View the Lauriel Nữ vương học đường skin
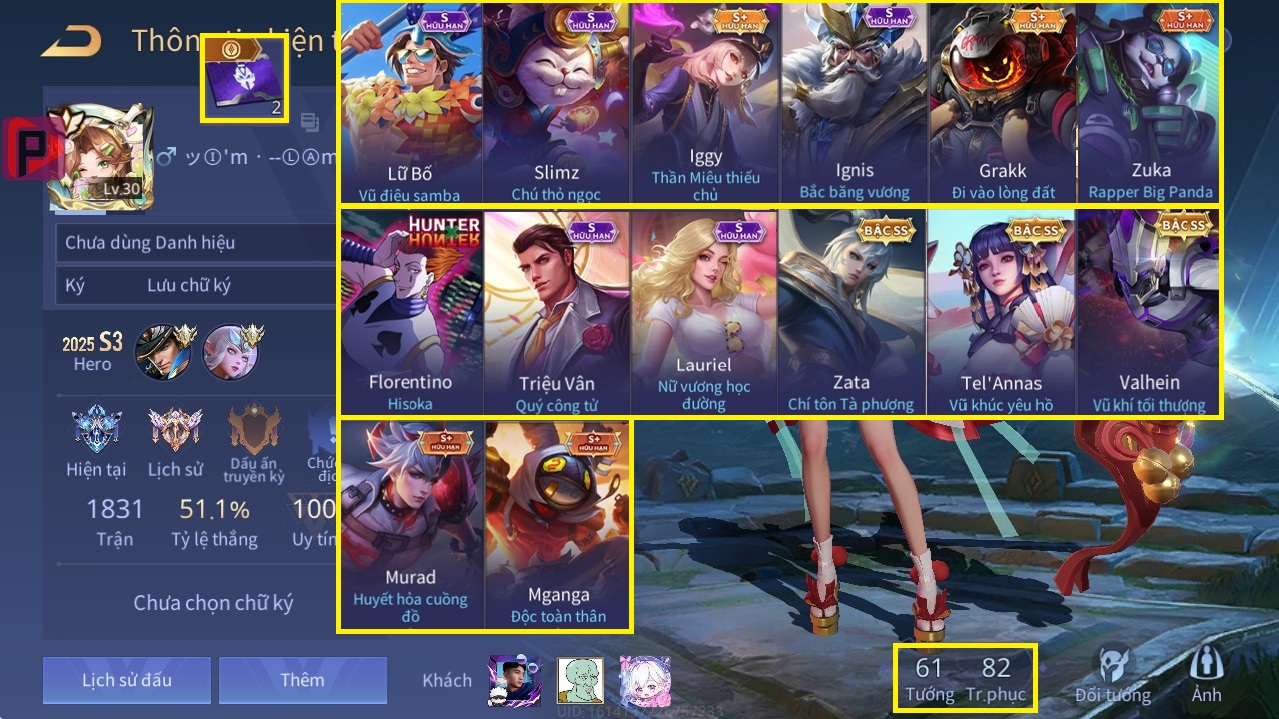 pos(704,312)
